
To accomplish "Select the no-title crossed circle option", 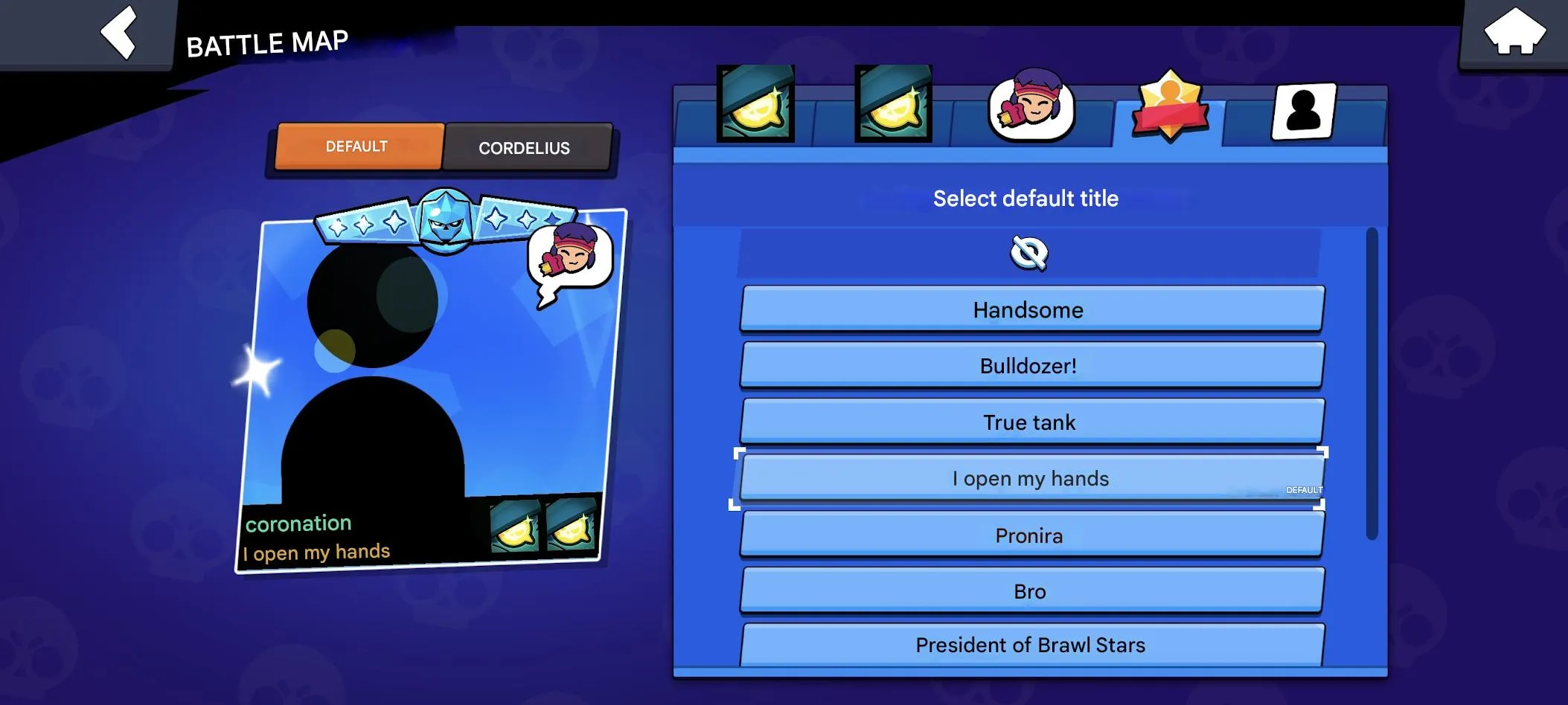I will (x=1031, y=253).
